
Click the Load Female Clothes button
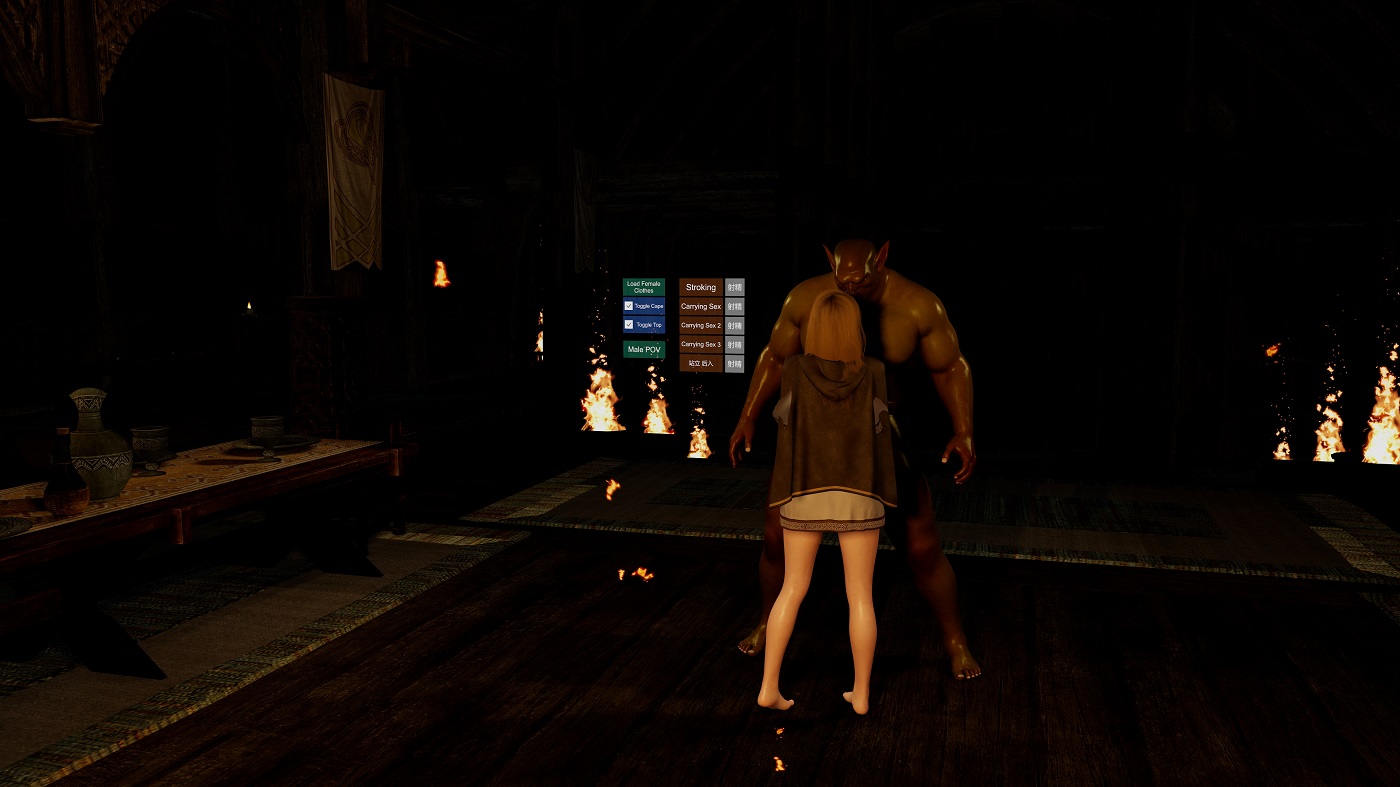pyautogui.click(x=643, y=287)
